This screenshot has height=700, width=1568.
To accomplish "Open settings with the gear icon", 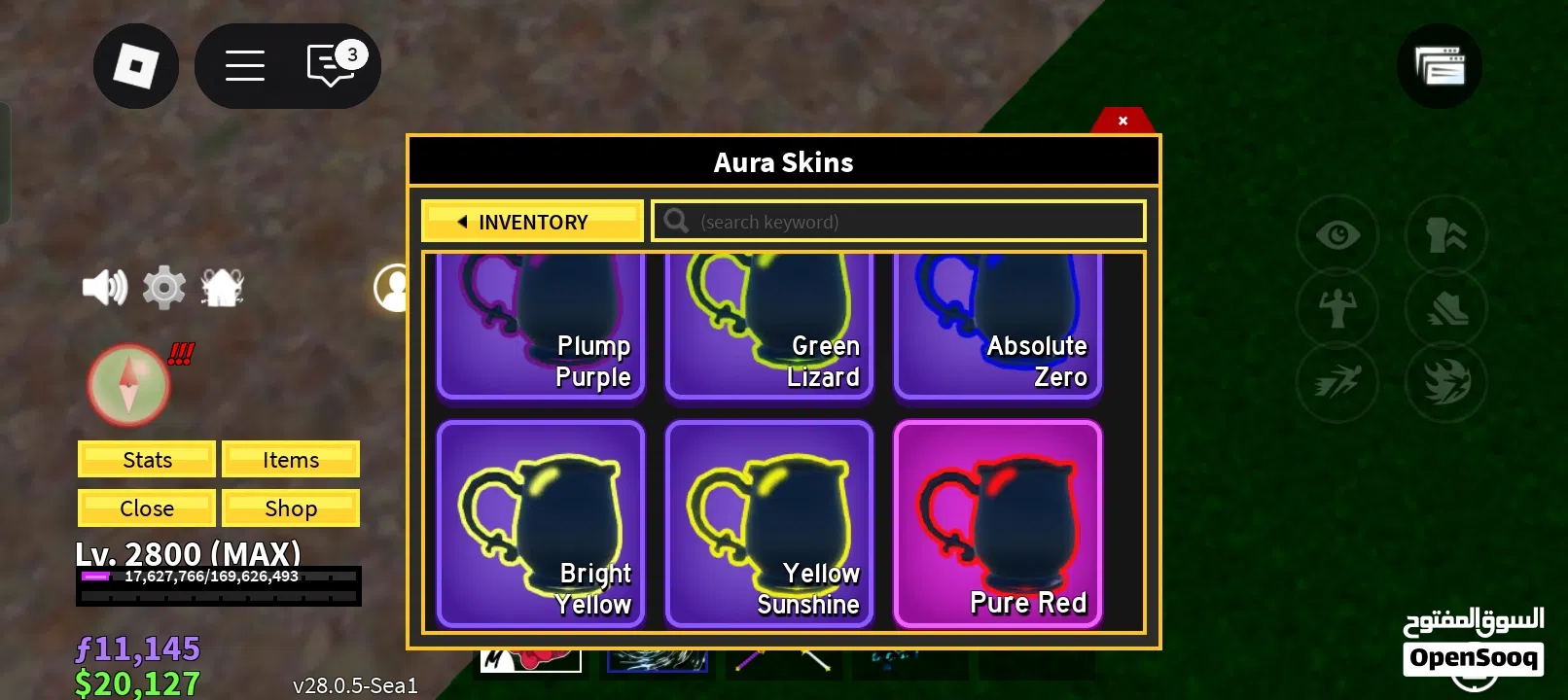I will click(163, 288).
